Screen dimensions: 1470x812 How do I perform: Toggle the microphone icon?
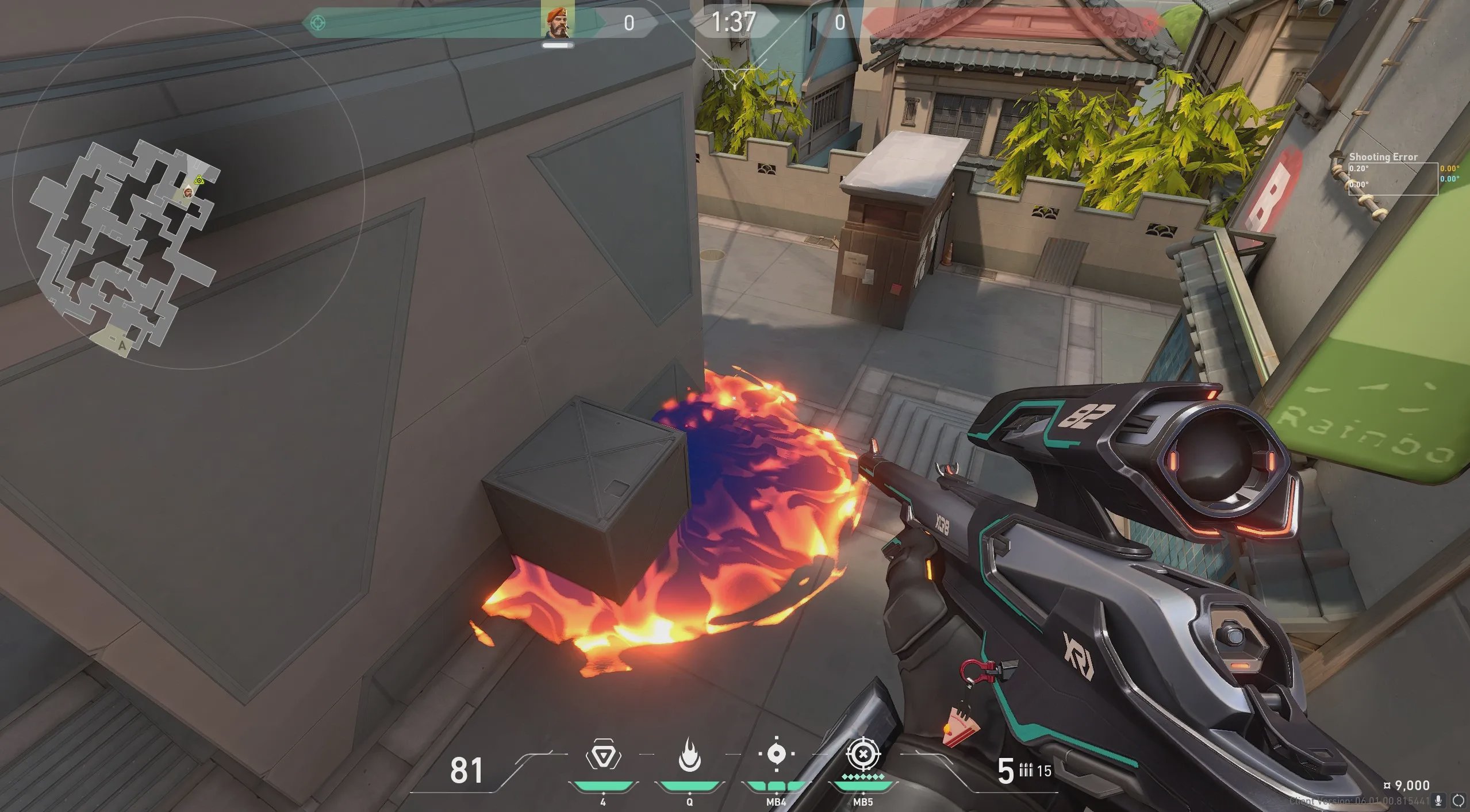click(1438, 800)
